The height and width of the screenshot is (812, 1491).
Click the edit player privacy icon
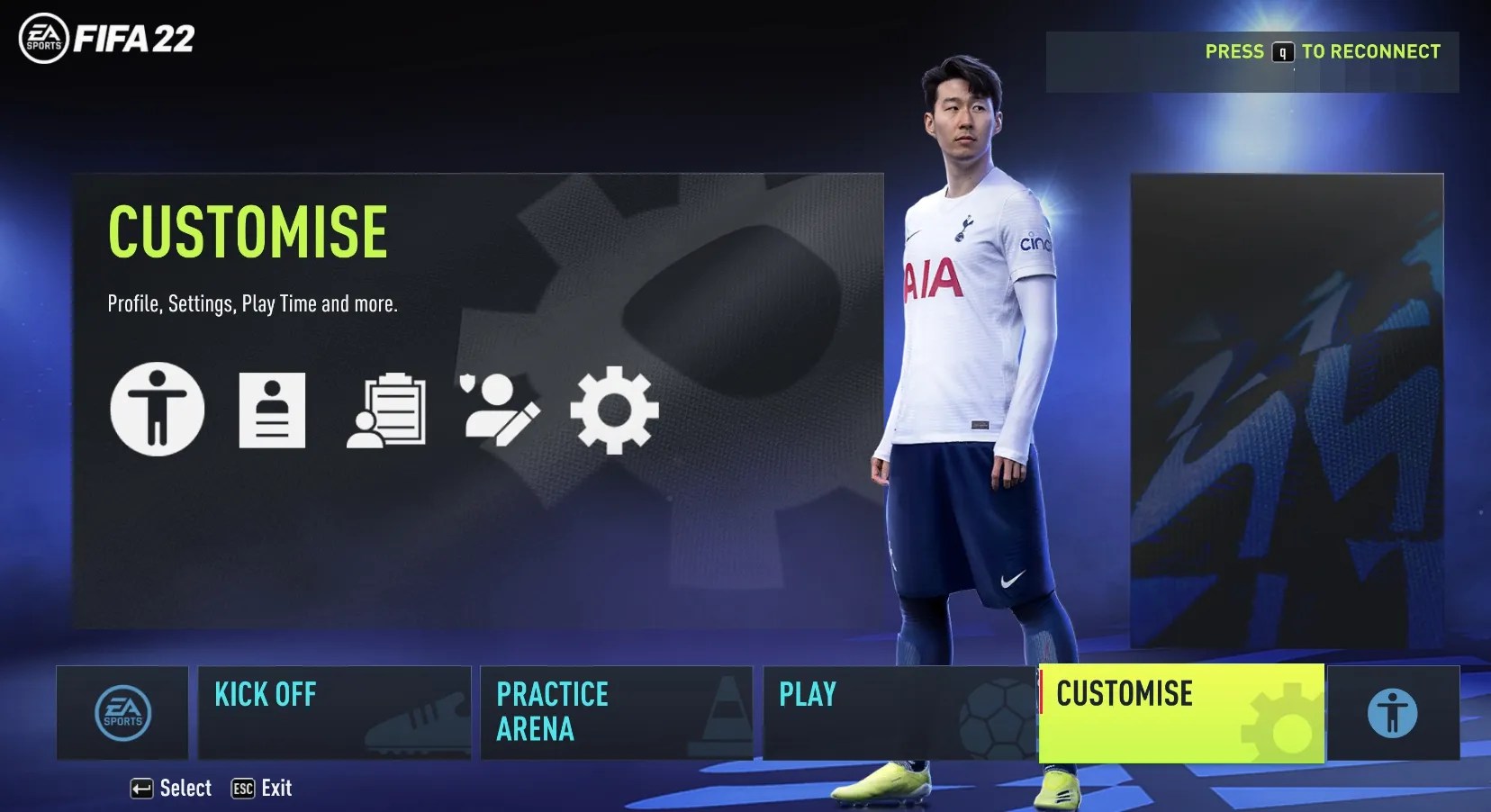click(x=501, y=410)
